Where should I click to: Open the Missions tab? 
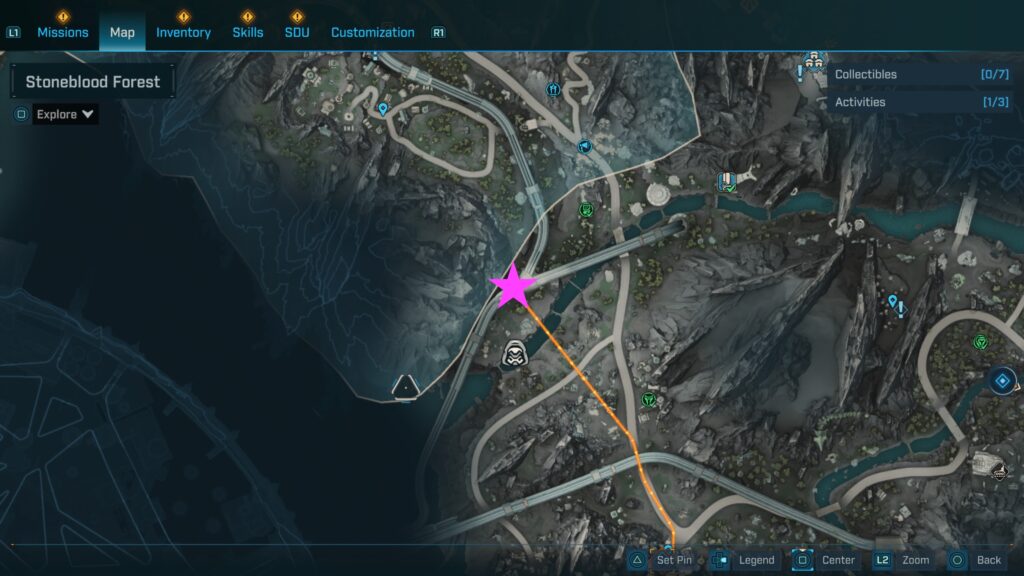click(63, 32)
